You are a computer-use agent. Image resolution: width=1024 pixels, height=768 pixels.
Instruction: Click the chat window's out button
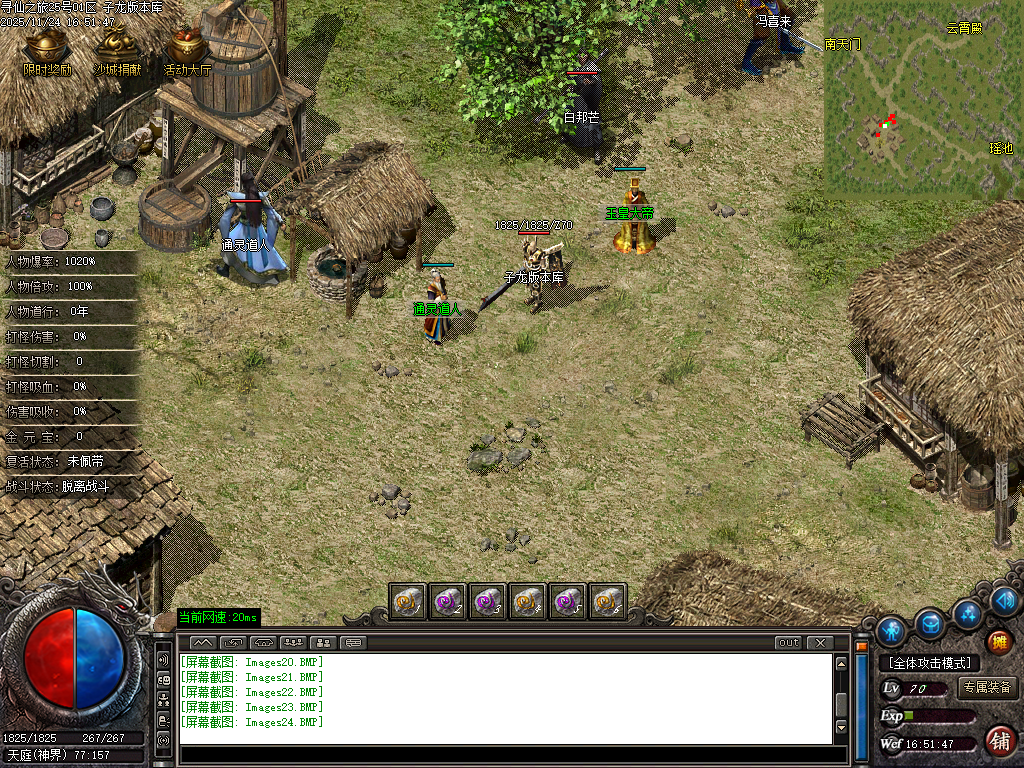(x=788, y=642)
